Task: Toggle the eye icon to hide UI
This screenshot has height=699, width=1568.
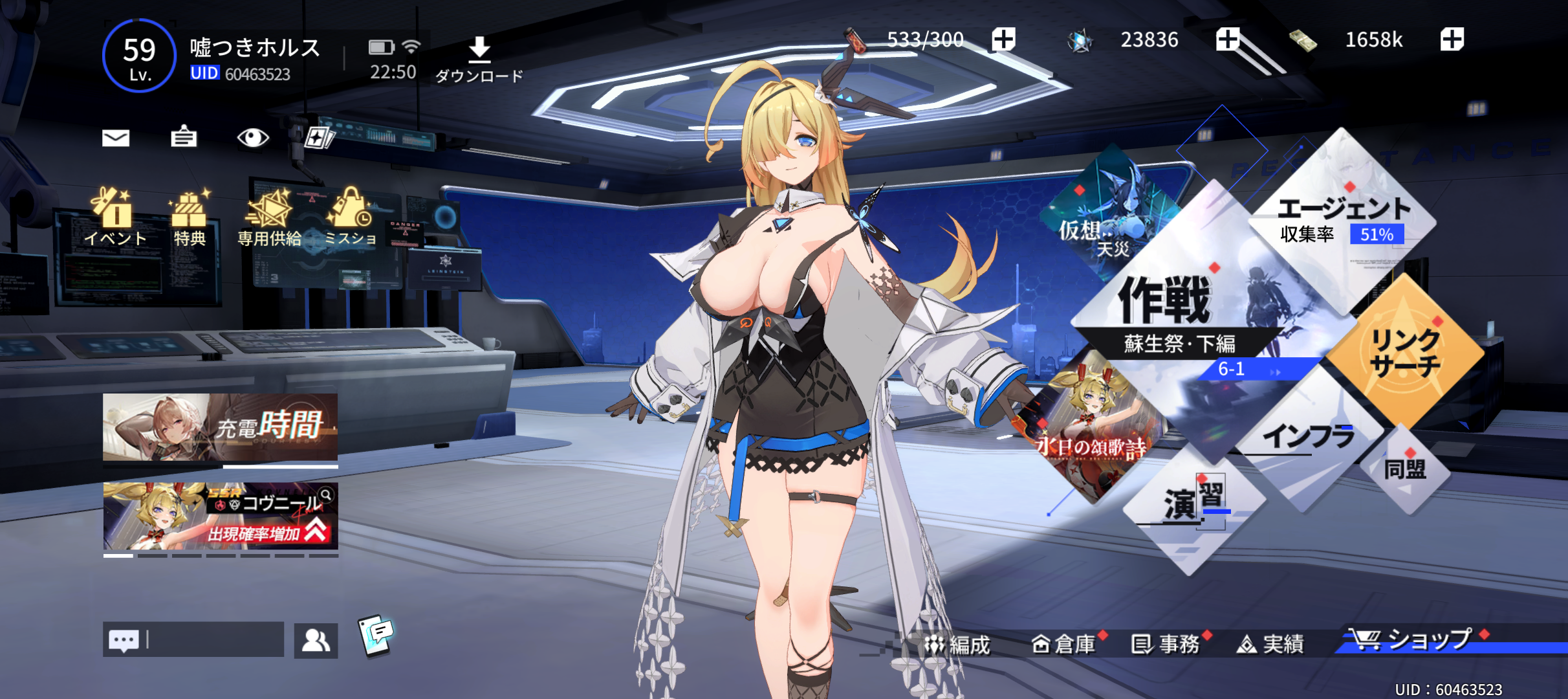Action: pos(252,137)
